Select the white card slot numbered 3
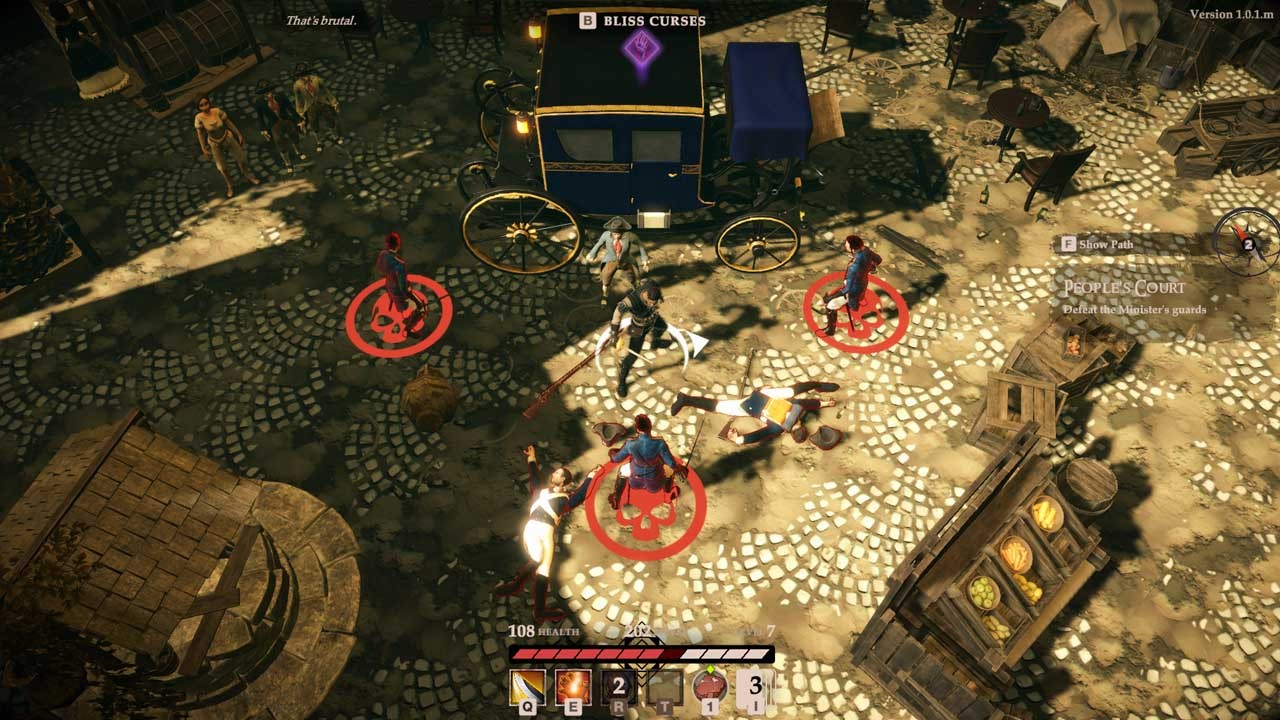This screenshot has height=720, width=1280. (x=755, y=687)
